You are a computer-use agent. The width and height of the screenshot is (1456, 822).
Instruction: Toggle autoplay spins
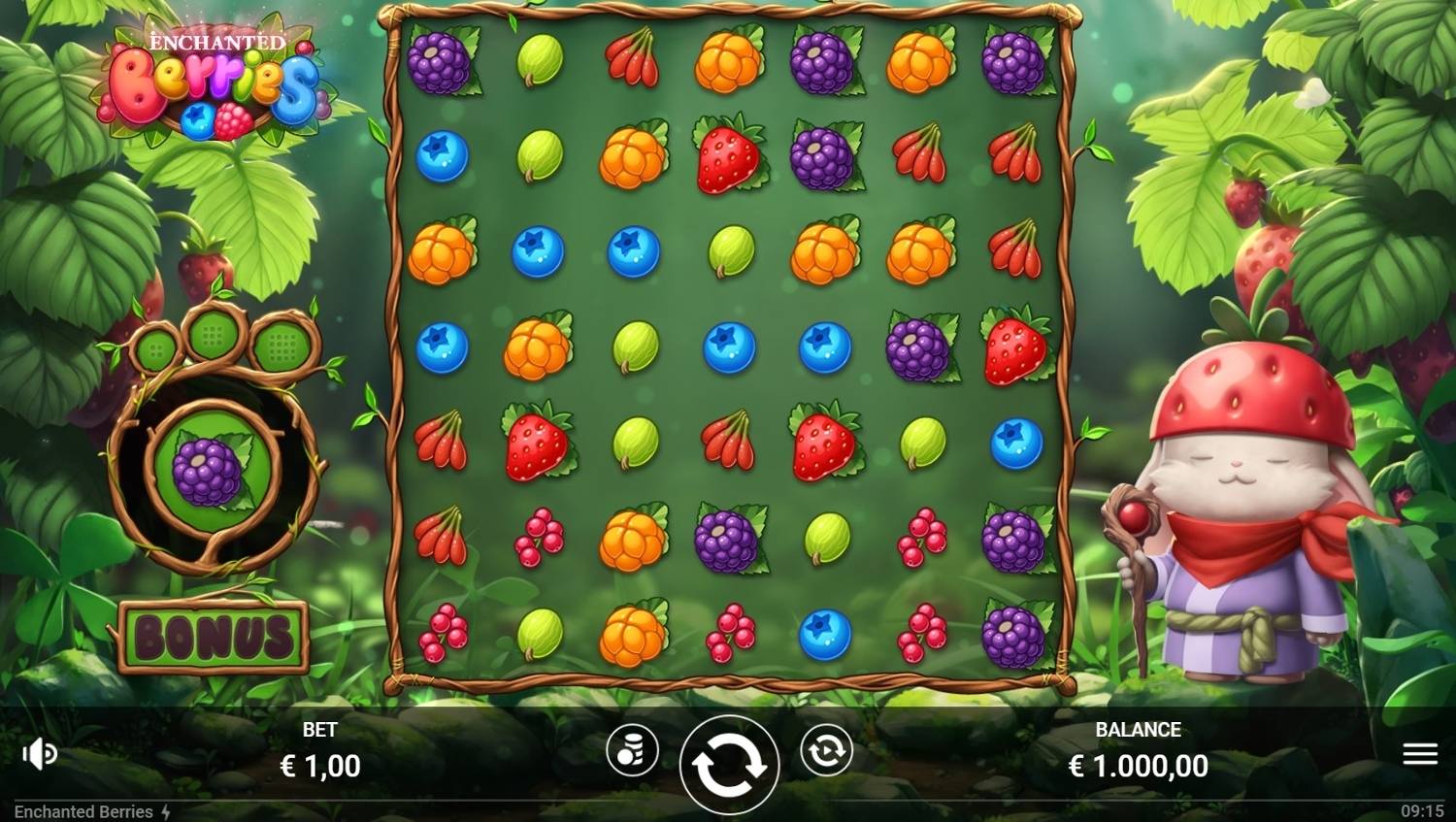[826, 750]
